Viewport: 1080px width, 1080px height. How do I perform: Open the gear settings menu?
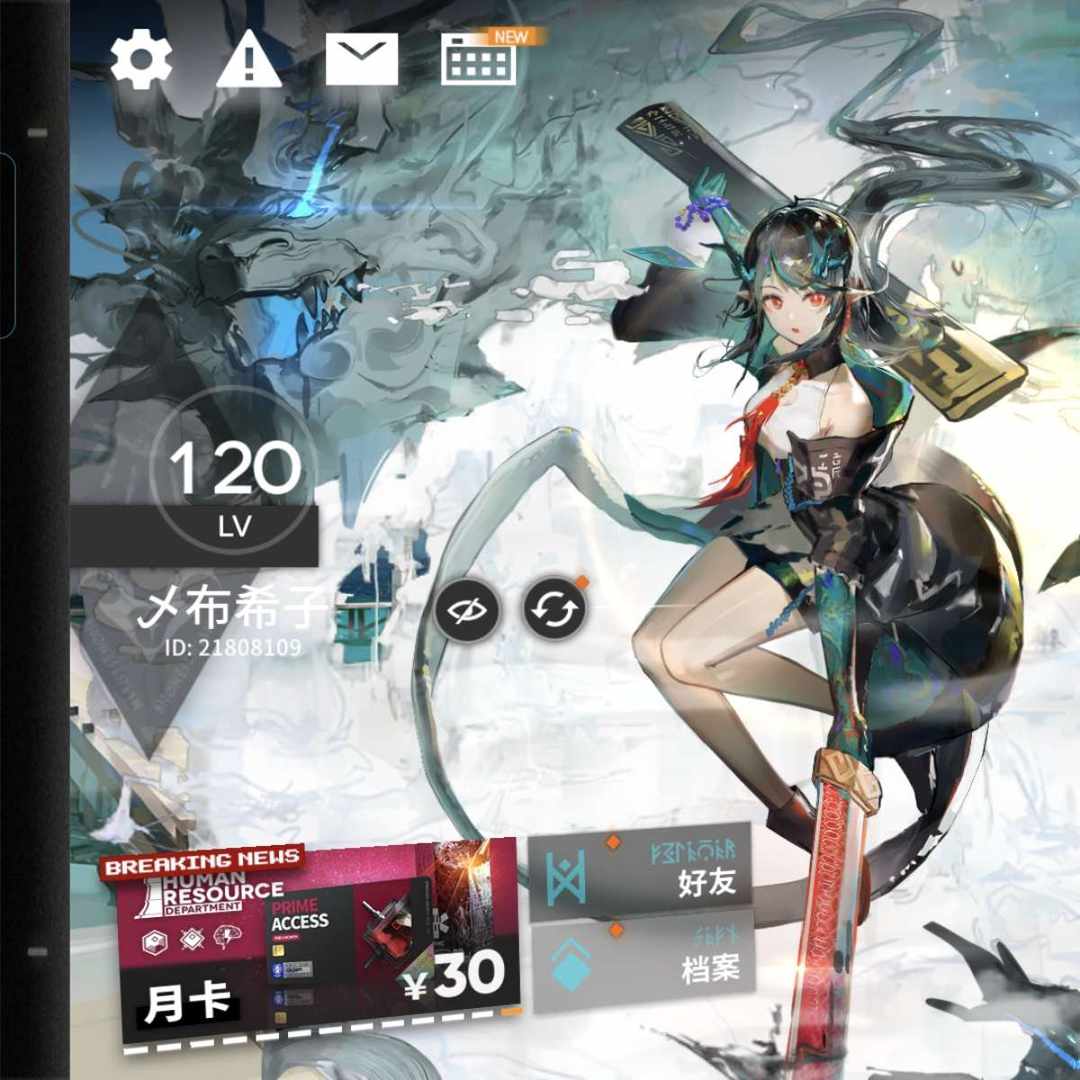[x=141, y=59]
